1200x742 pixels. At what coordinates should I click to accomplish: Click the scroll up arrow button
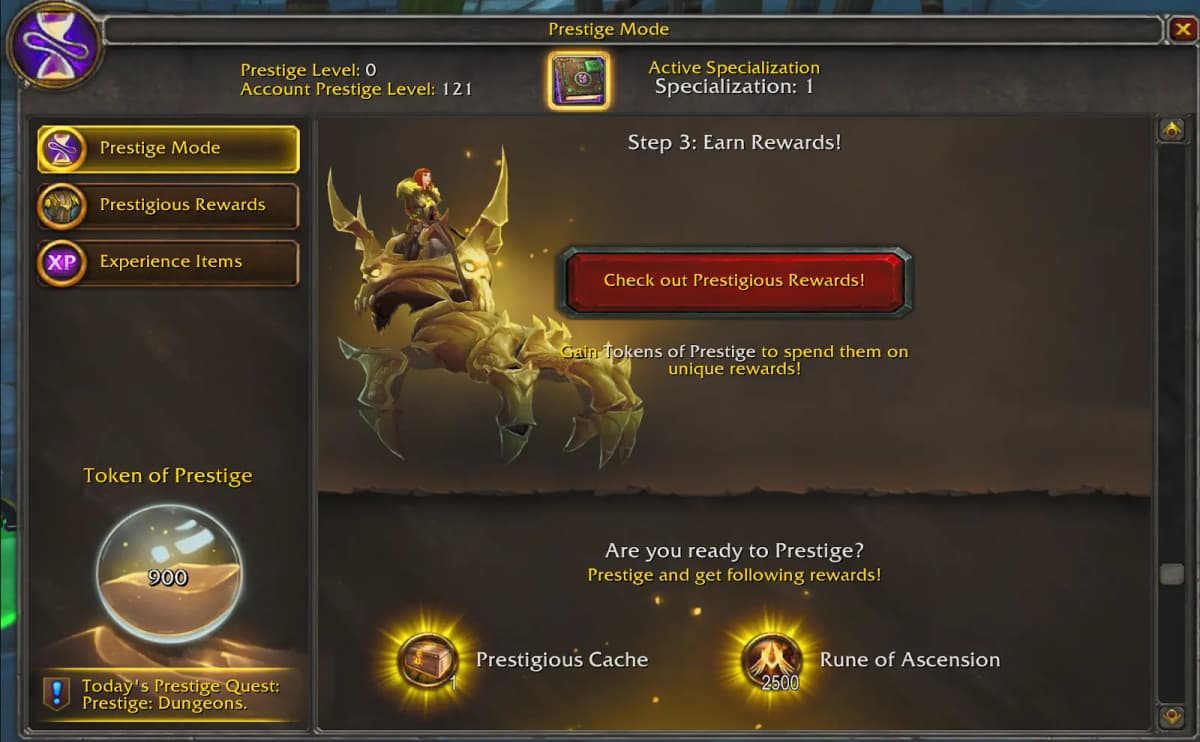point(1170,130)
